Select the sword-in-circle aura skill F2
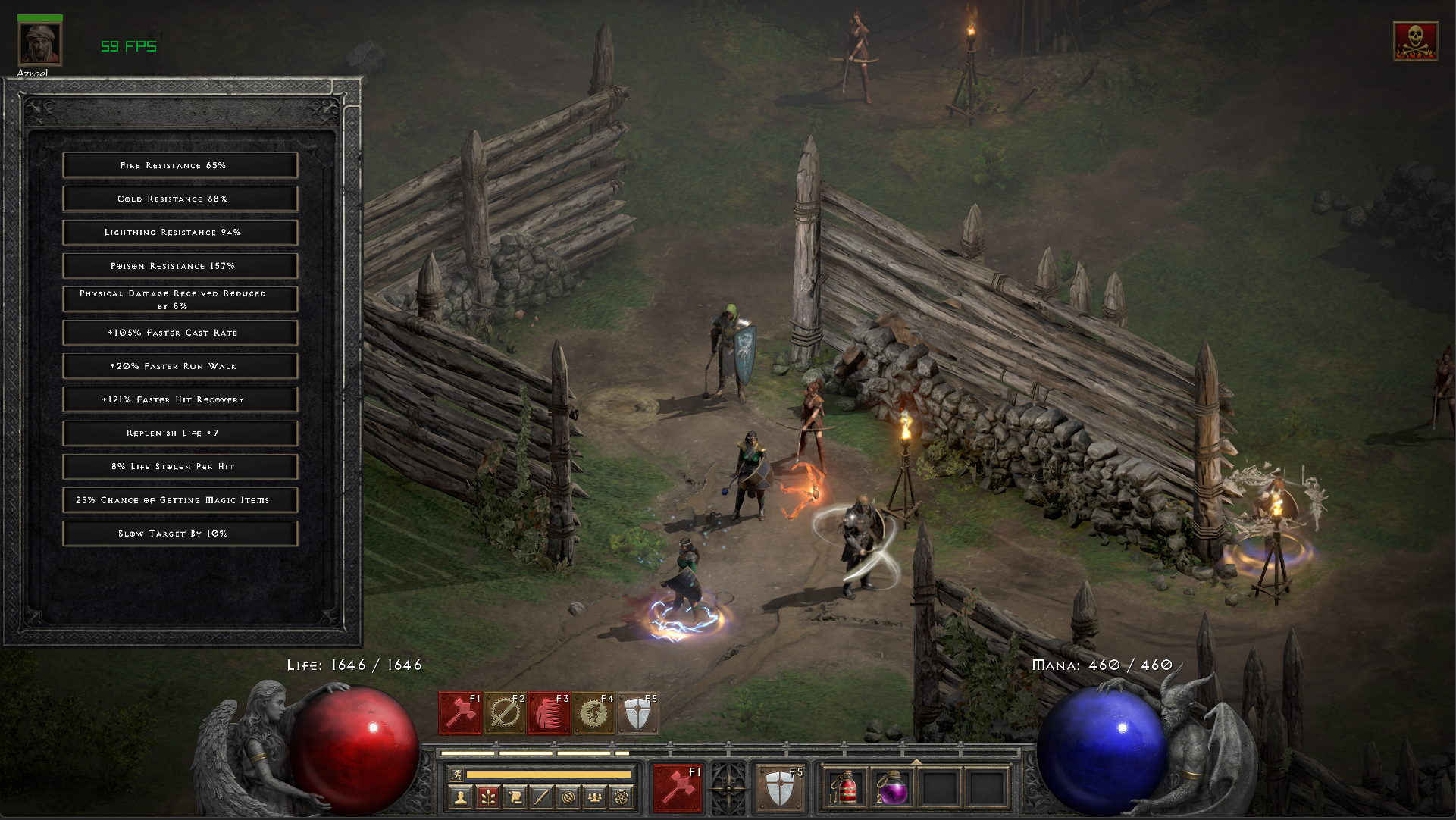 (x=505, y=713)
